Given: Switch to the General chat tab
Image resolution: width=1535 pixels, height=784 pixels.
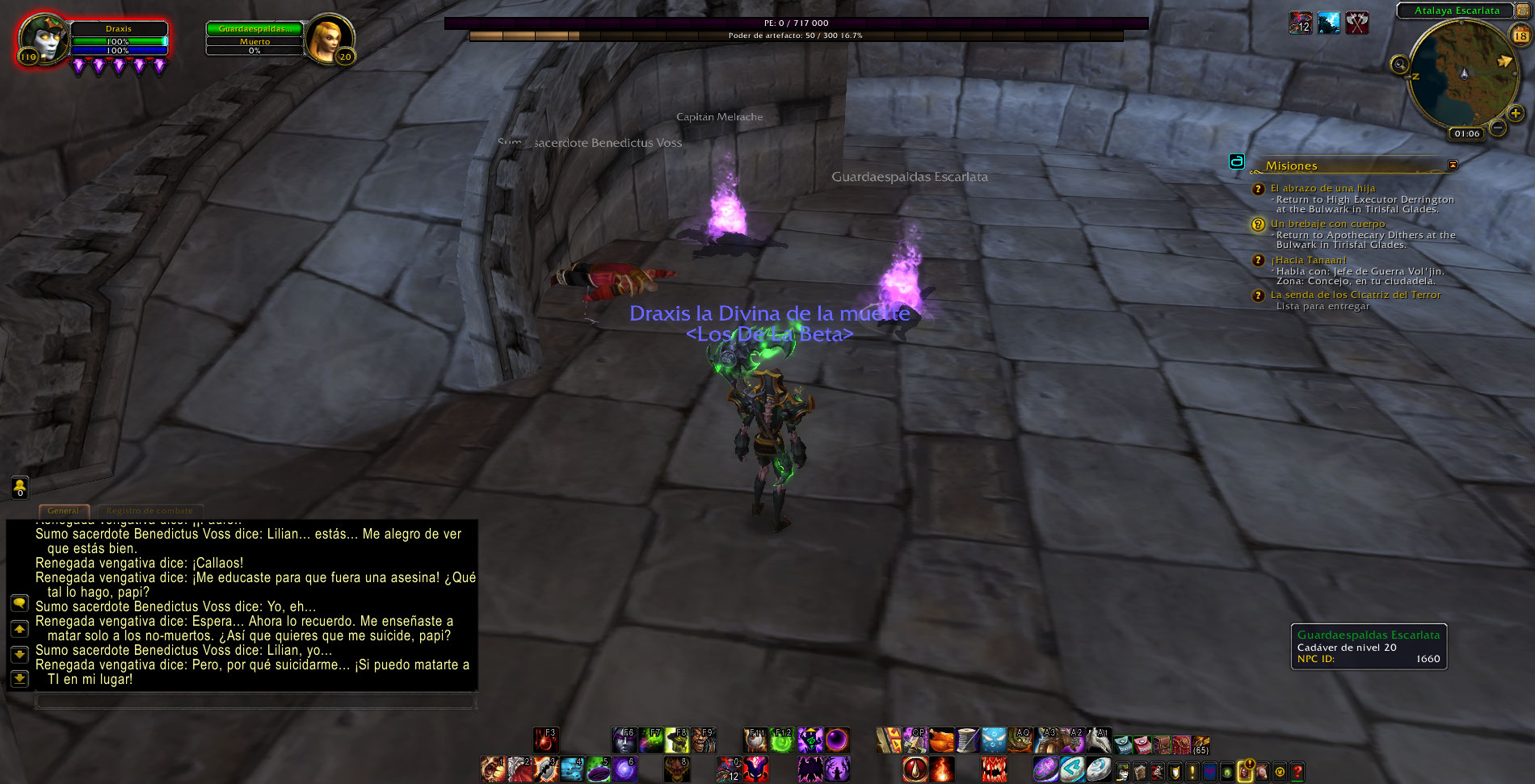Looking at the screenshot, I should [x=63, y=510].
